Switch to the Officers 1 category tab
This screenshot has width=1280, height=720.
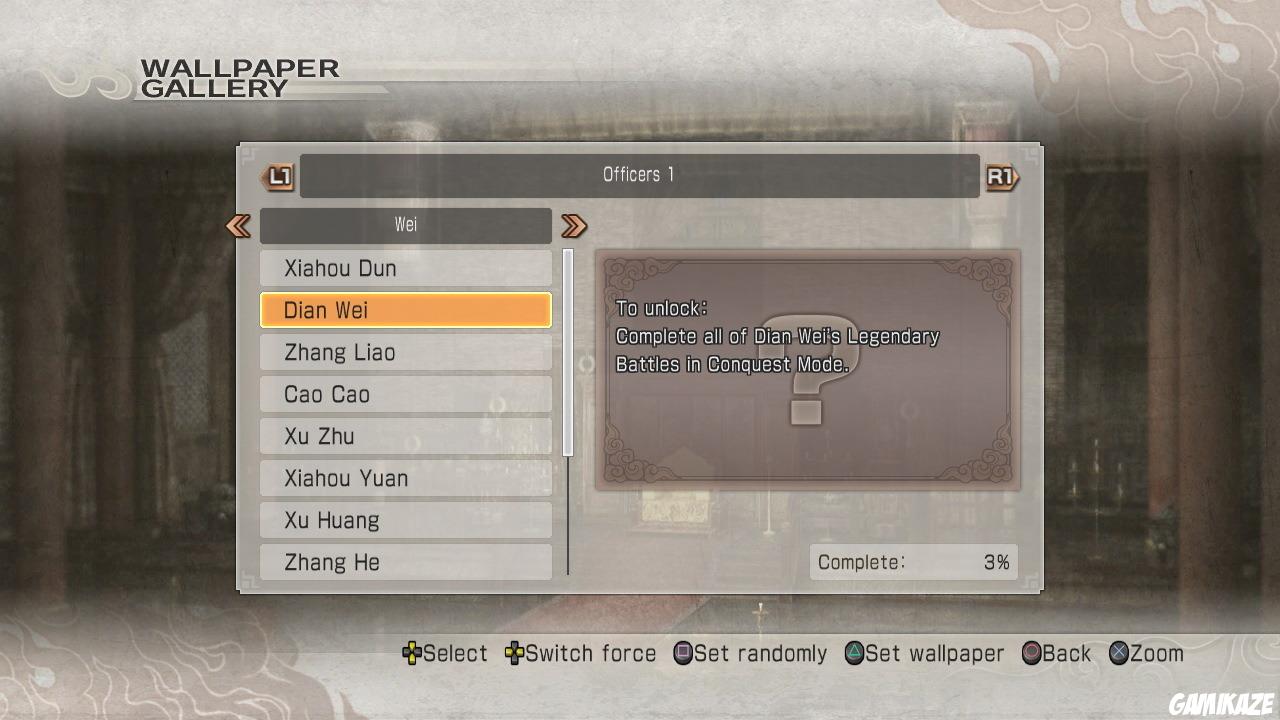click(638, 174)
